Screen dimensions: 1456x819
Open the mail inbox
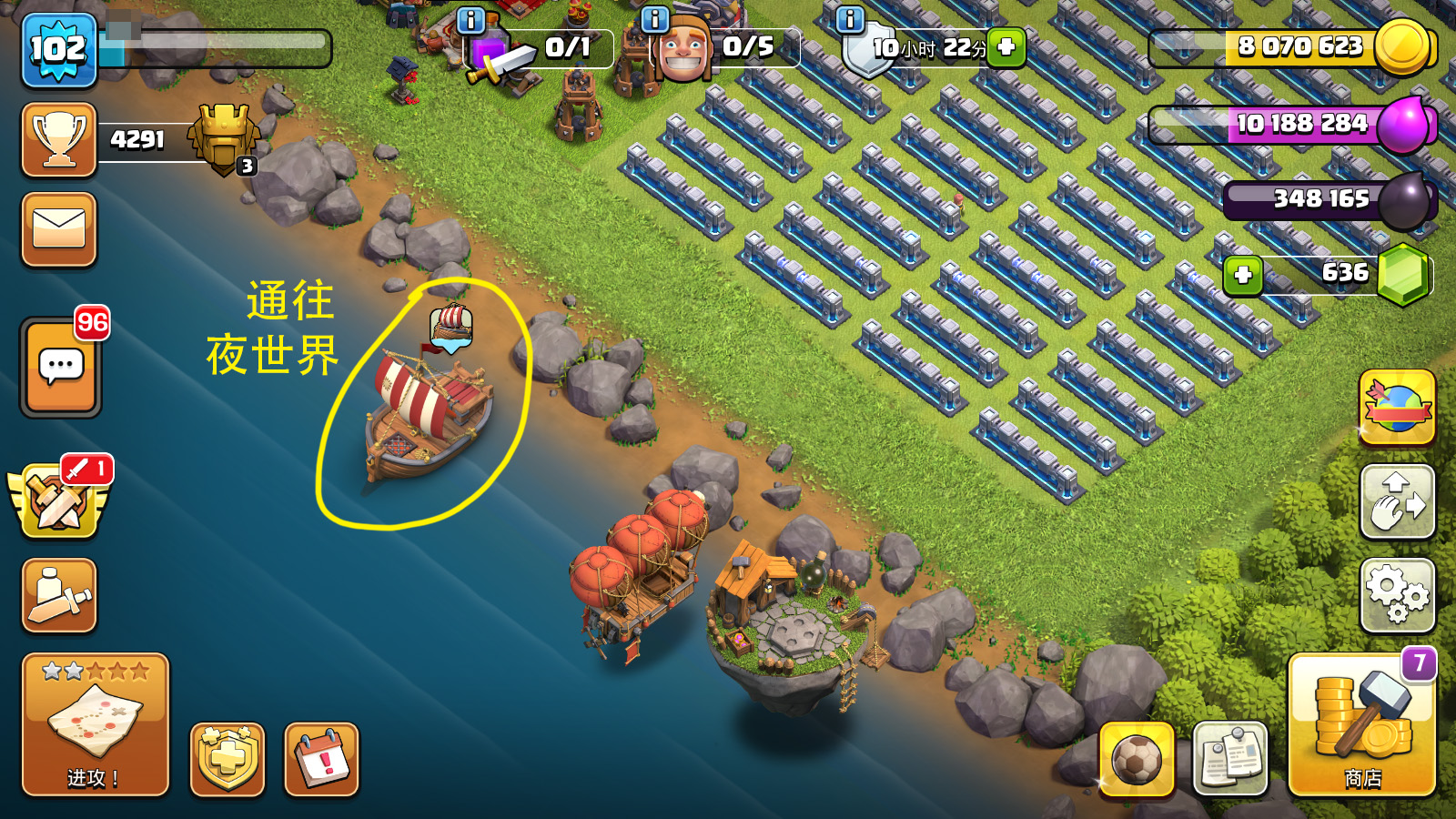tap(59, 229)
